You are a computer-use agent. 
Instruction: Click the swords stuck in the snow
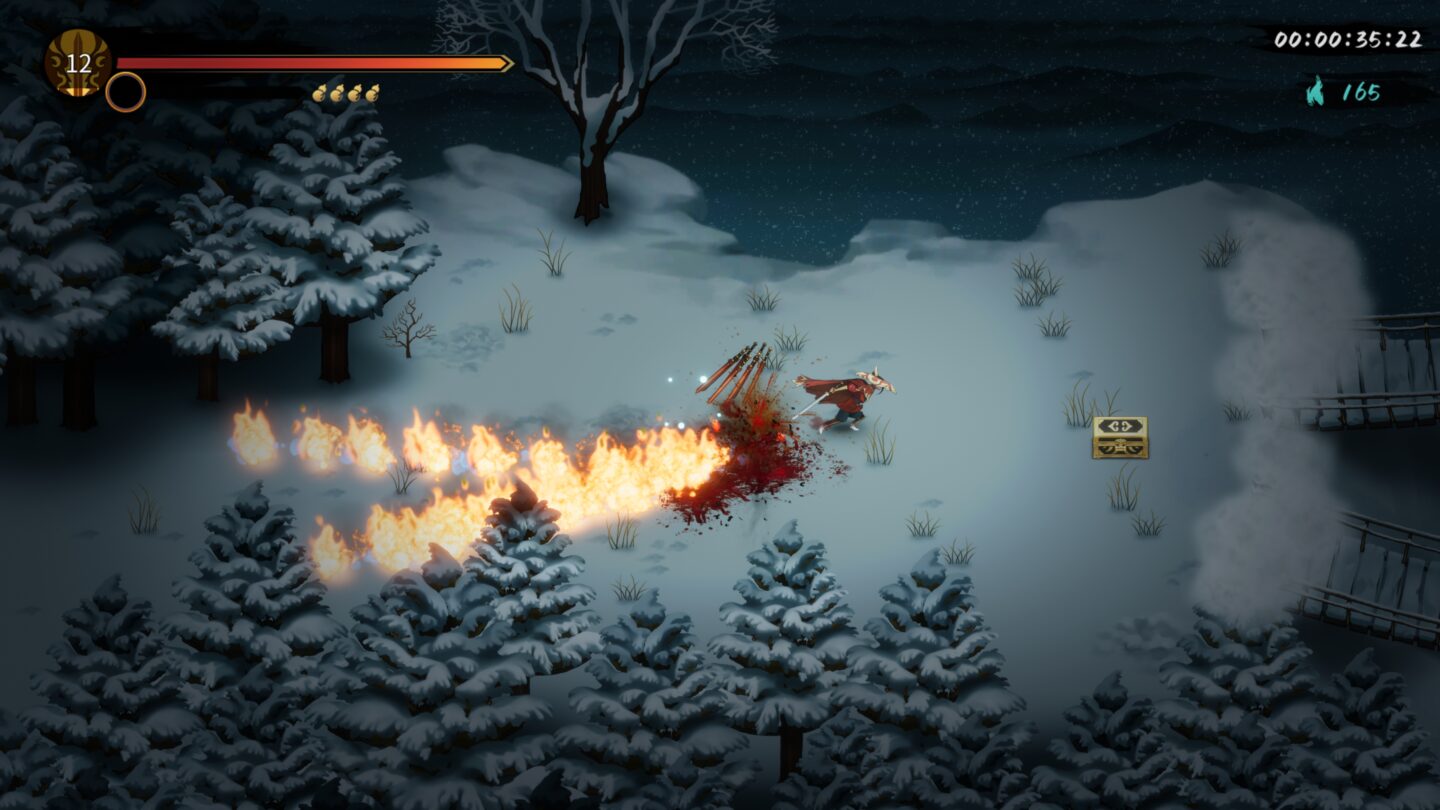[740, 370]
